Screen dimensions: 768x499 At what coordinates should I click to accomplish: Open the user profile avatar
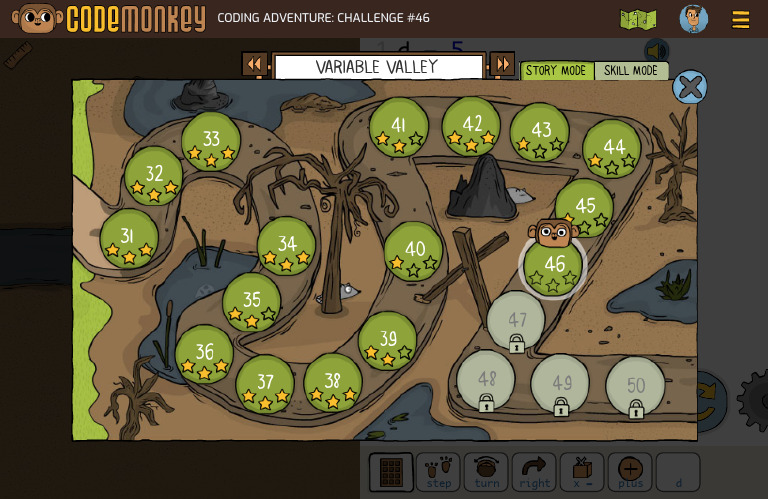point(693,19)
